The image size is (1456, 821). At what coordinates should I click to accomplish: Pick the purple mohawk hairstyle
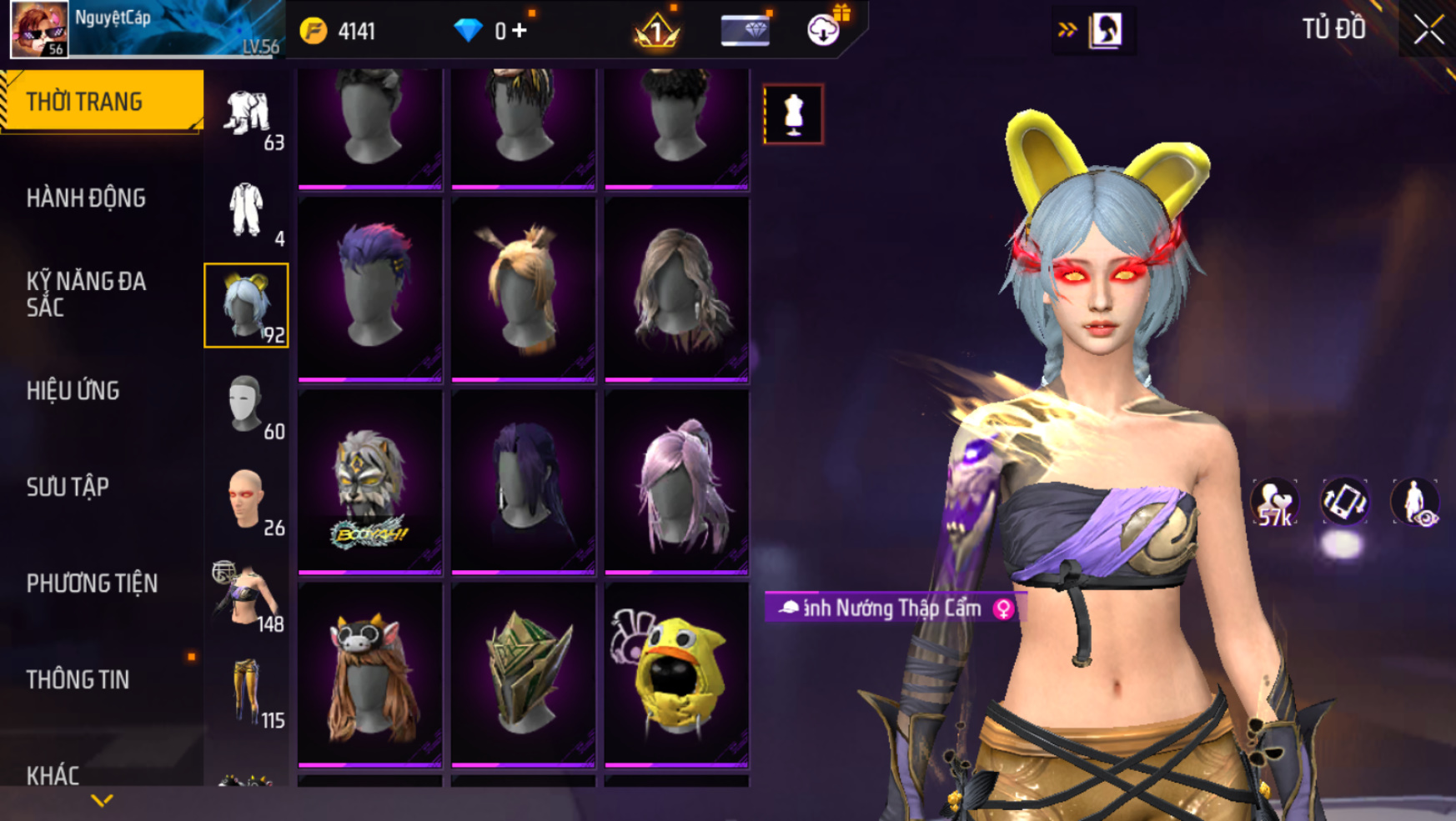point(370,288)
